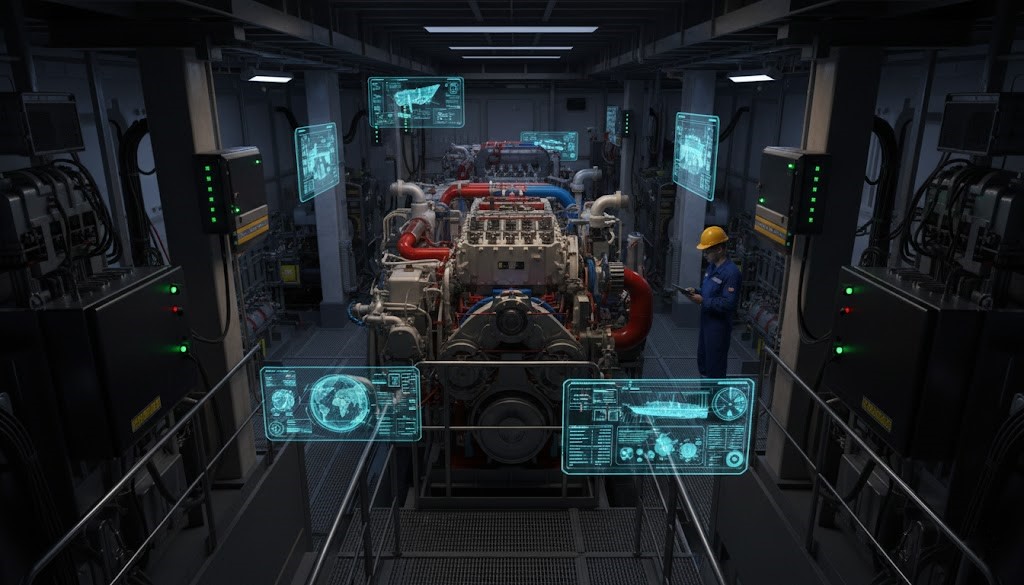Open the ship hull hologram panel overhead
The width and height of the screenshot is (1024, 585).
point(415,102)
